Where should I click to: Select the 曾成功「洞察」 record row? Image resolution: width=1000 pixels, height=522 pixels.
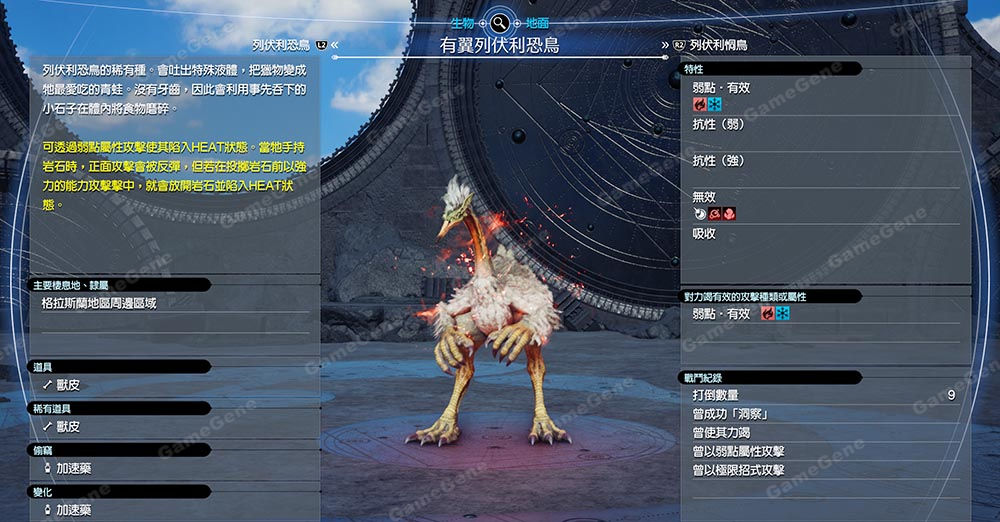tap(729, 414)
